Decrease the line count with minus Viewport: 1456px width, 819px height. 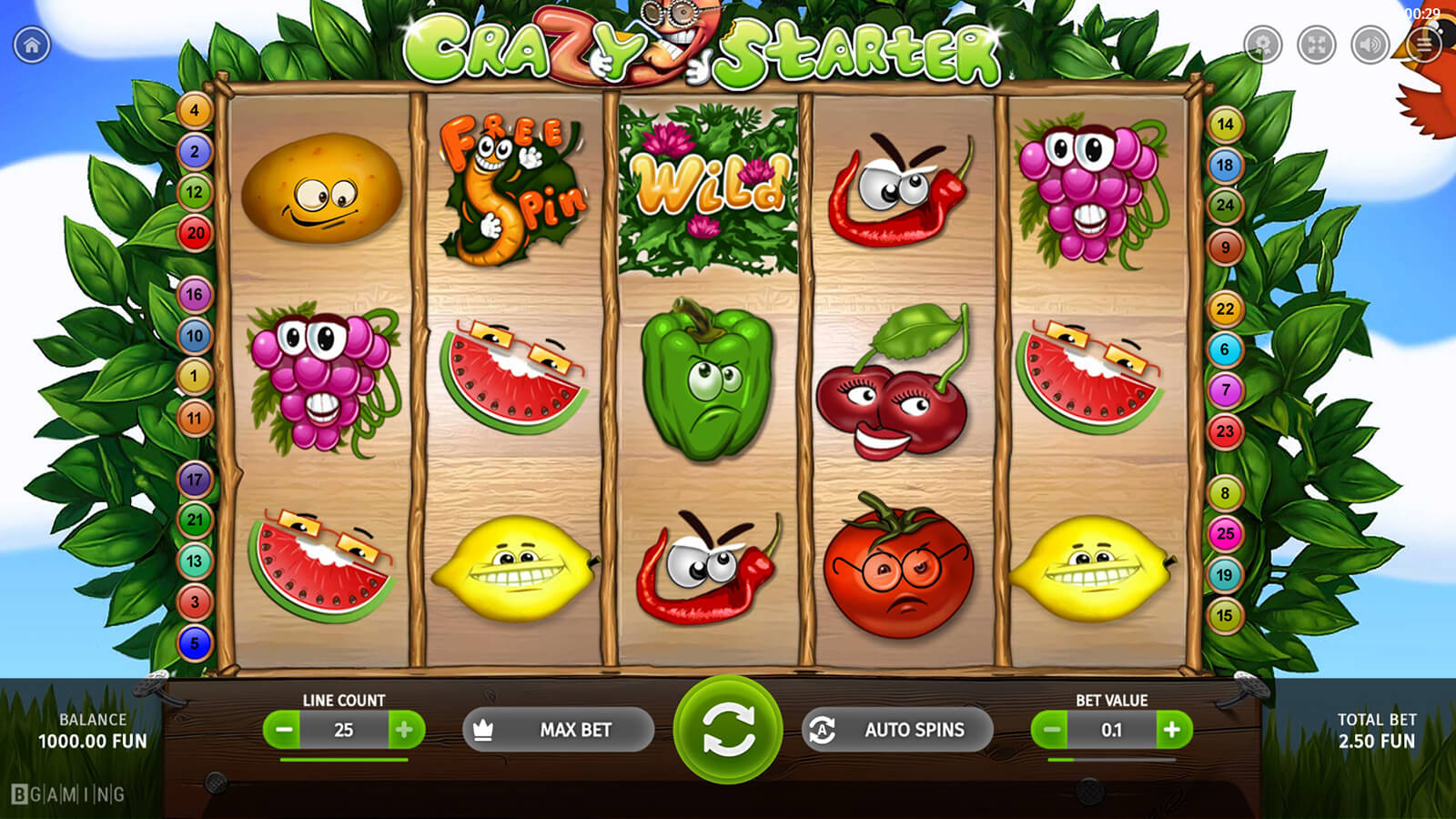pos(284,730)
